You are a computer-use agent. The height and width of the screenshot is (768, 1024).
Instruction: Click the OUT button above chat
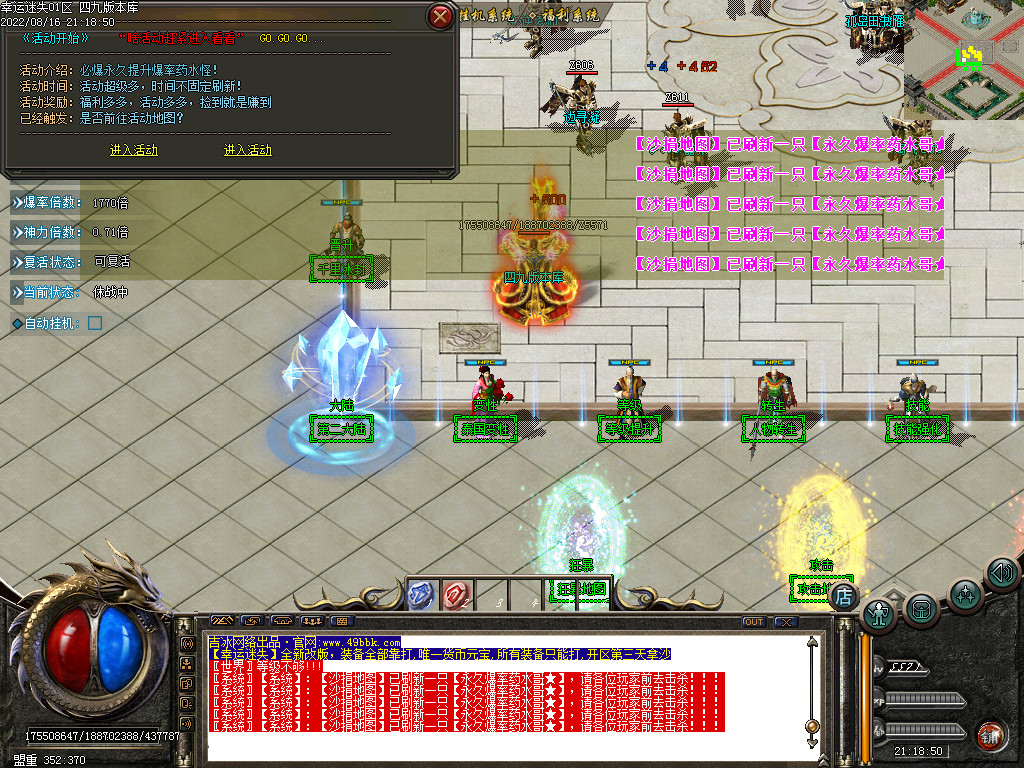tap(753, 622)
